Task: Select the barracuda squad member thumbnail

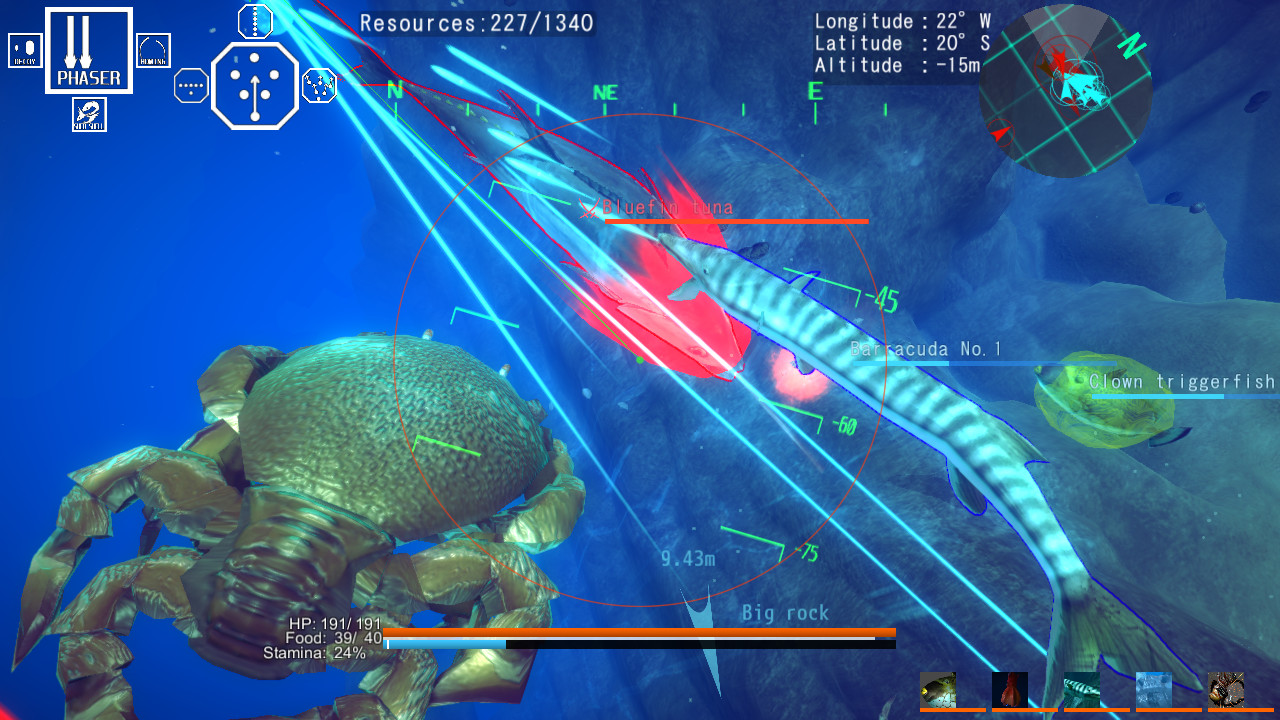Action: tap(1082, 690)
